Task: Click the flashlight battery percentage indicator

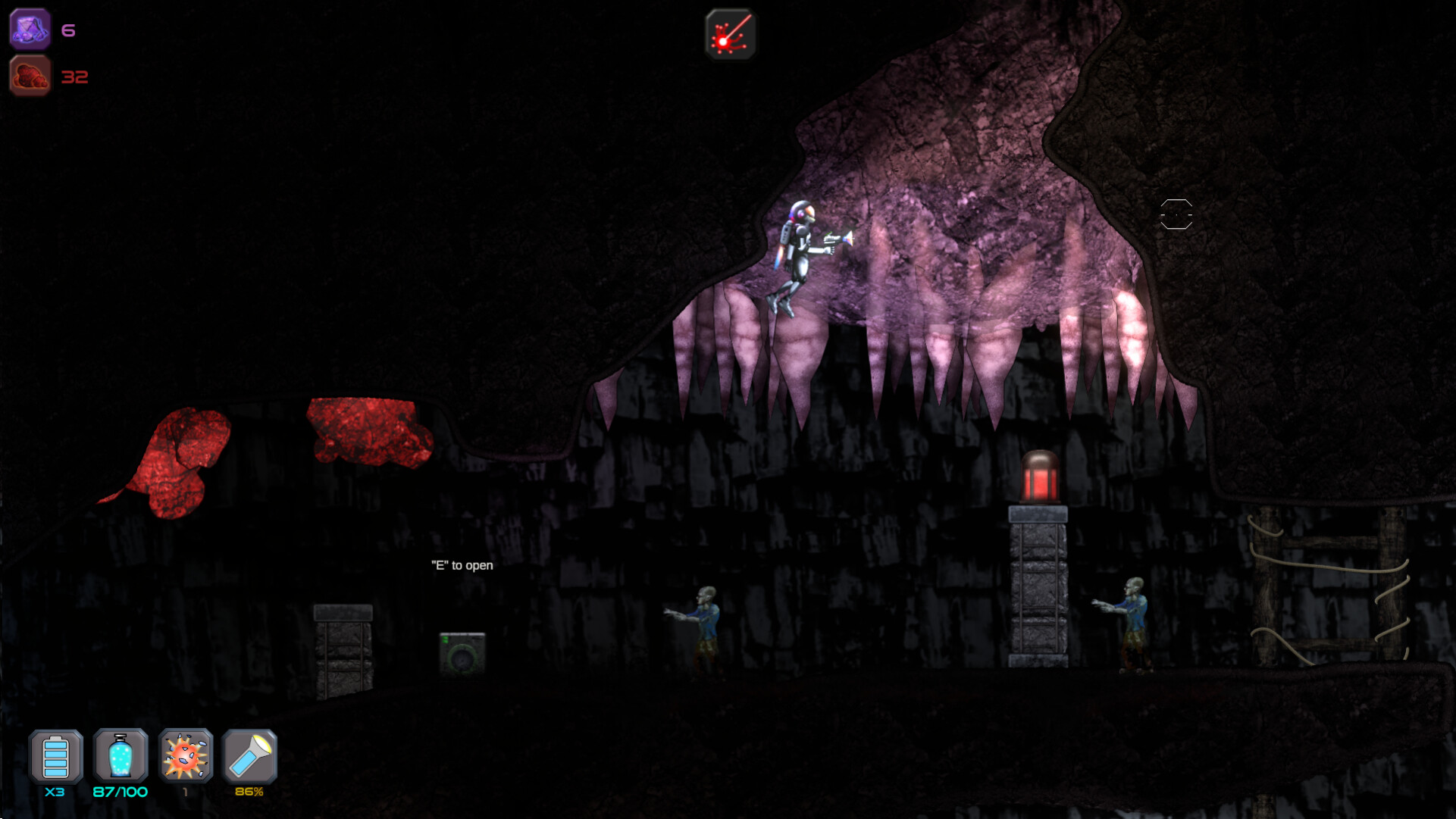Action: click(x=250, y=792)
